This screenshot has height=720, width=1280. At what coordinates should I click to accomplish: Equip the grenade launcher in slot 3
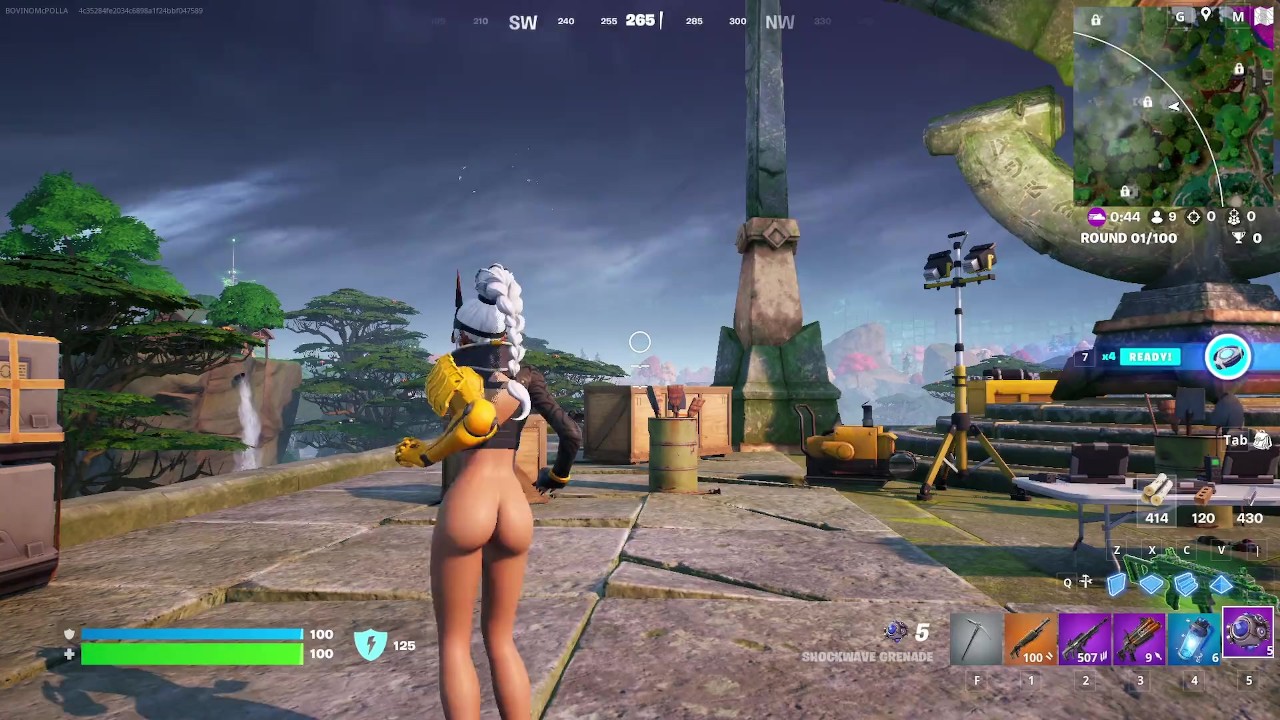1139,638
